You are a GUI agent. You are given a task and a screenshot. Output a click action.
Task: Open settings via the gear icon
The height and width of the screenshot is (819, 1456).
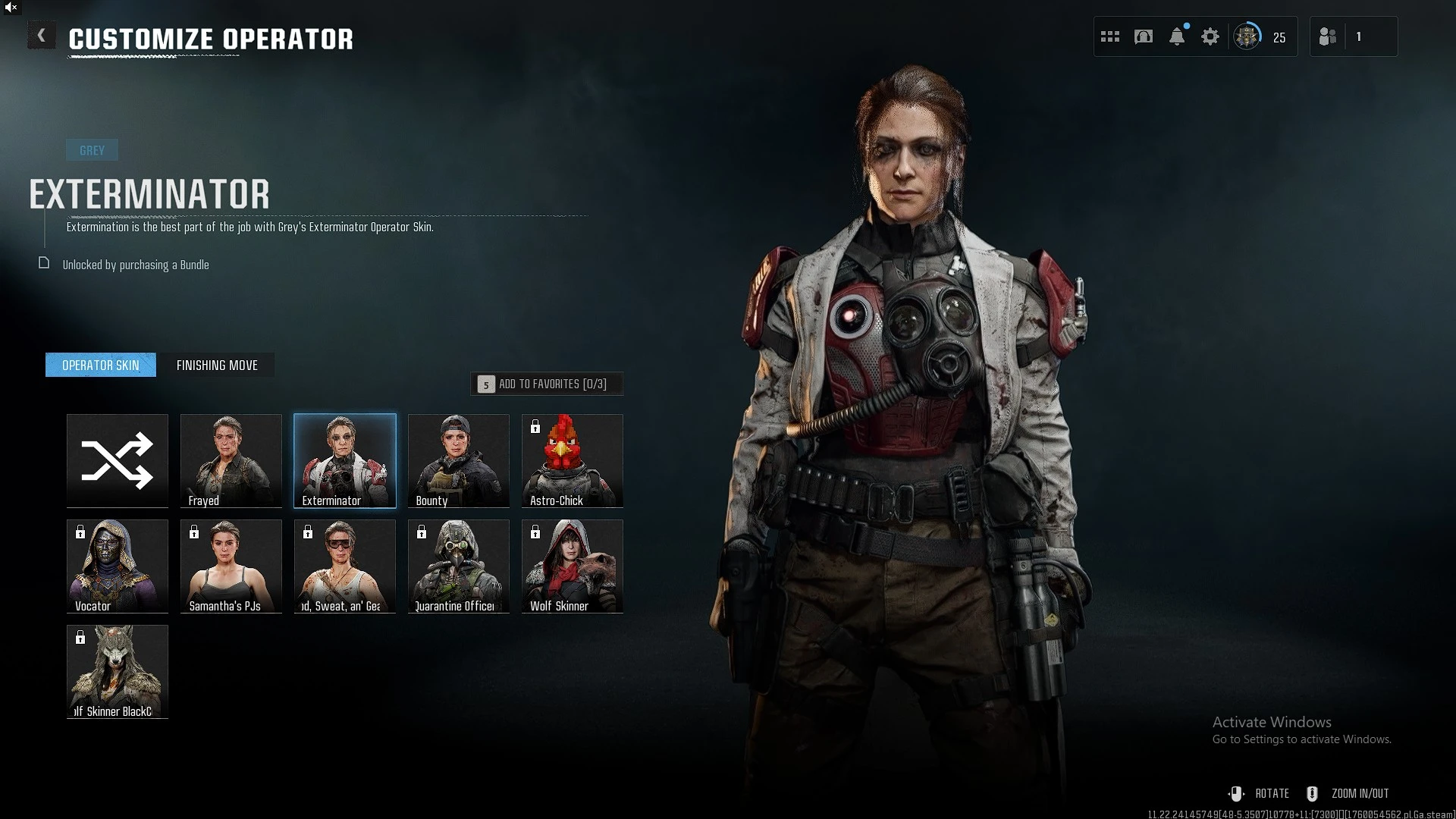pos(1210,36)
